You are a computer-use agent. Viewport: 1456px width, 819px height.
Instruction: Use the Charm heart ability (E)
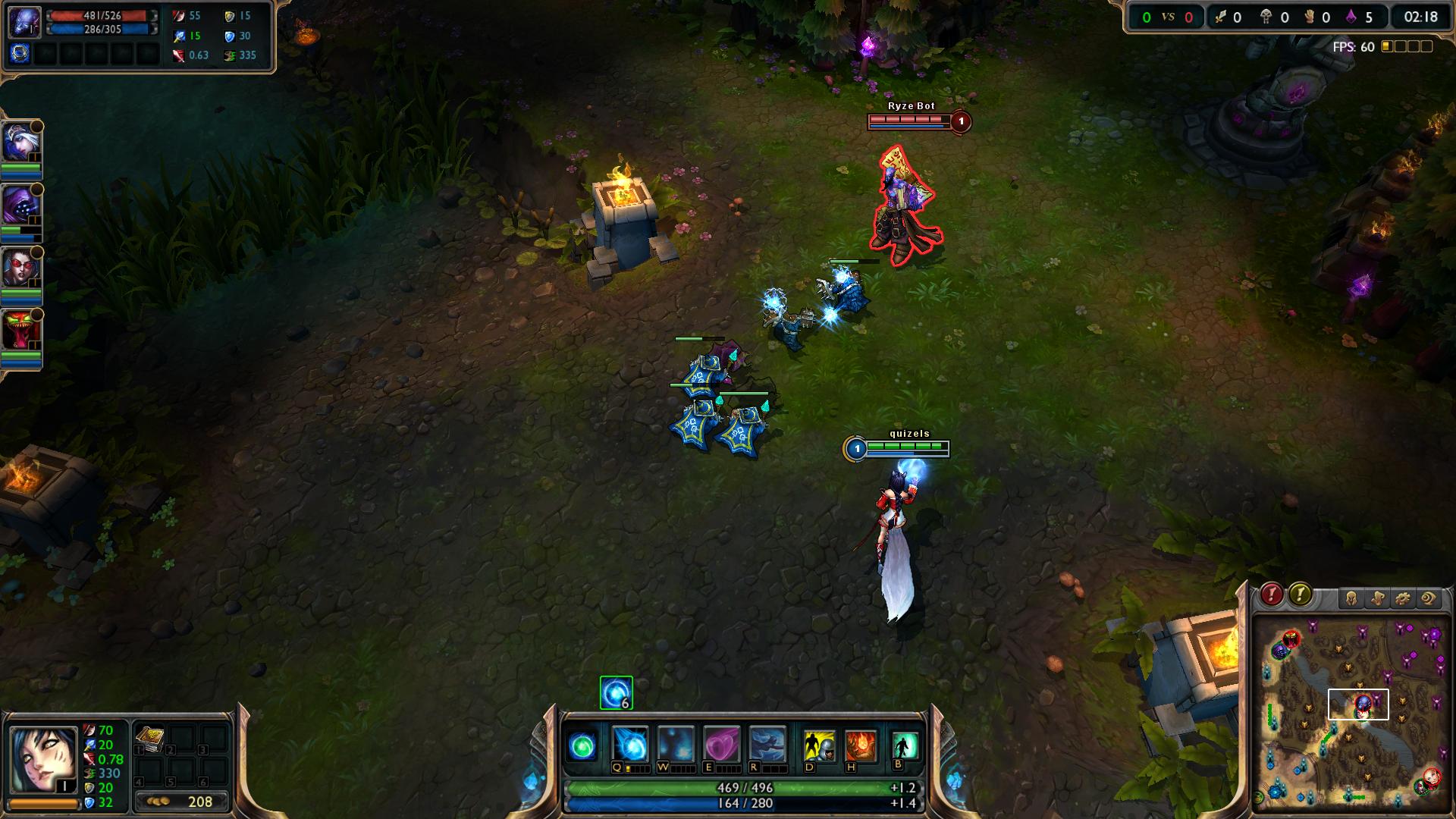click(x=721, y=745)
